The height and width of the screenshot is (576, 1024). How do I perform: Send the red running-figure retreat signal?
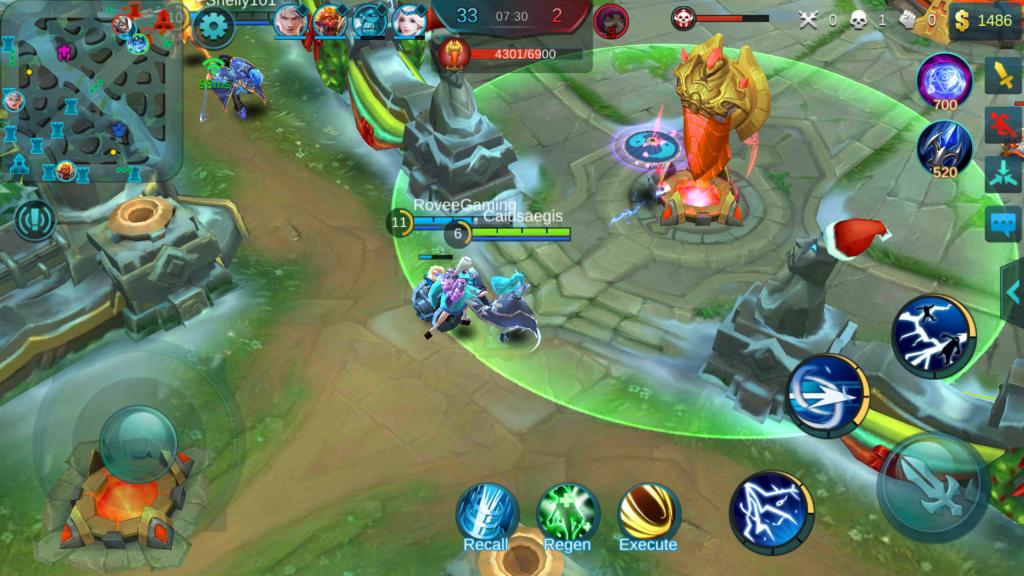tap(1002, 124)
